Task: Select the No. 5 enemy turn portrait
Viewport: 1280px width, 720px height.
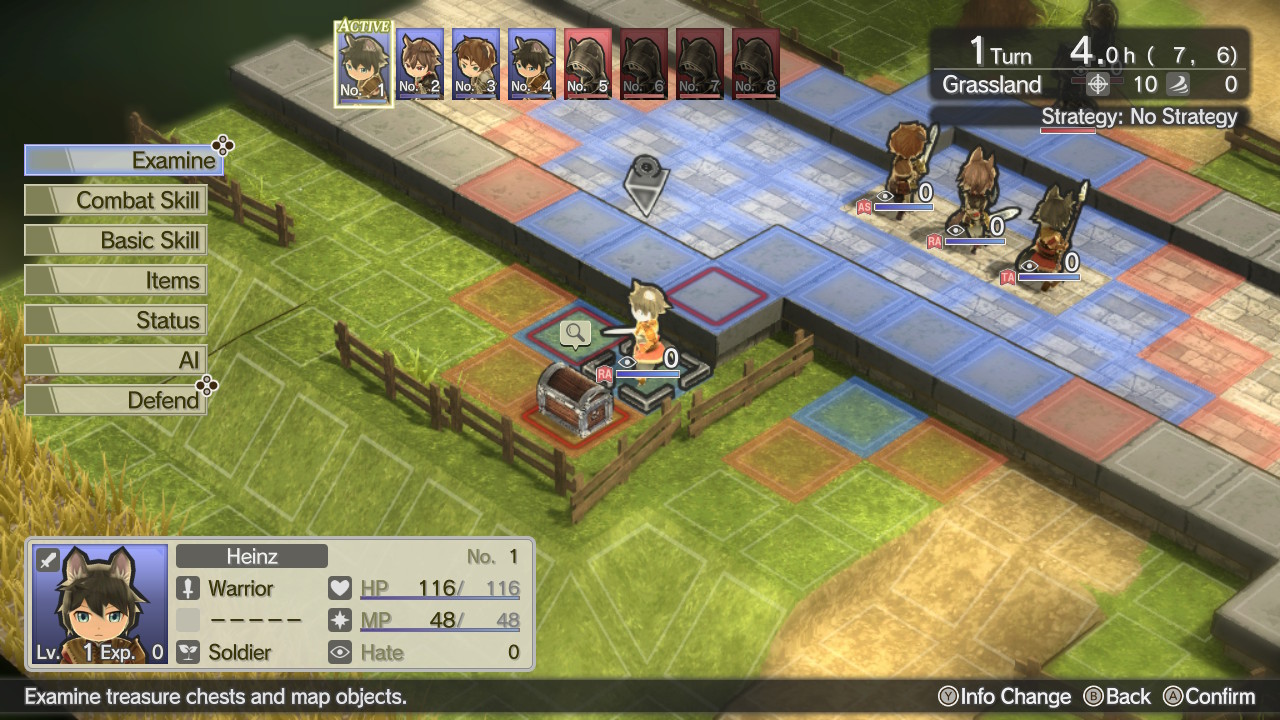Action: 588,63
